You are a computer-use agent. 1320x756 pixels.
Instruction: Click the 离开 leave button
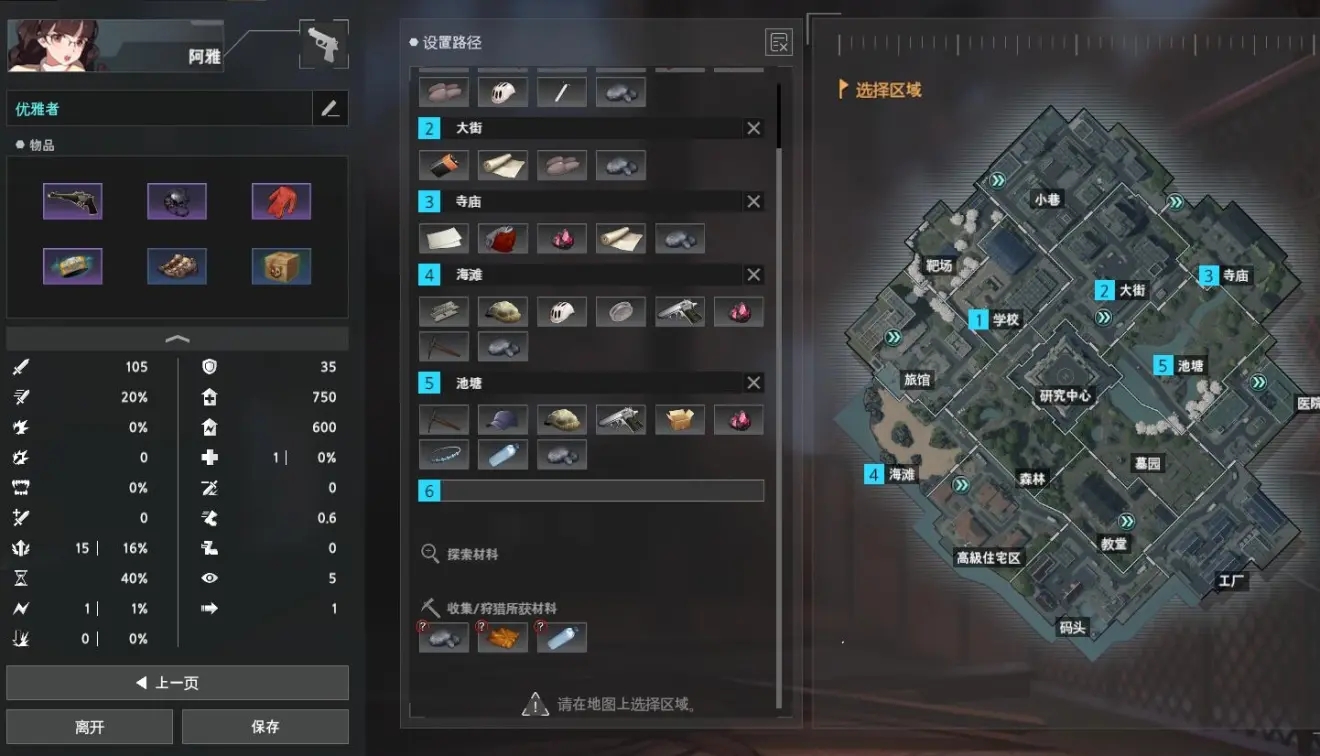click(x=89, y=727)
